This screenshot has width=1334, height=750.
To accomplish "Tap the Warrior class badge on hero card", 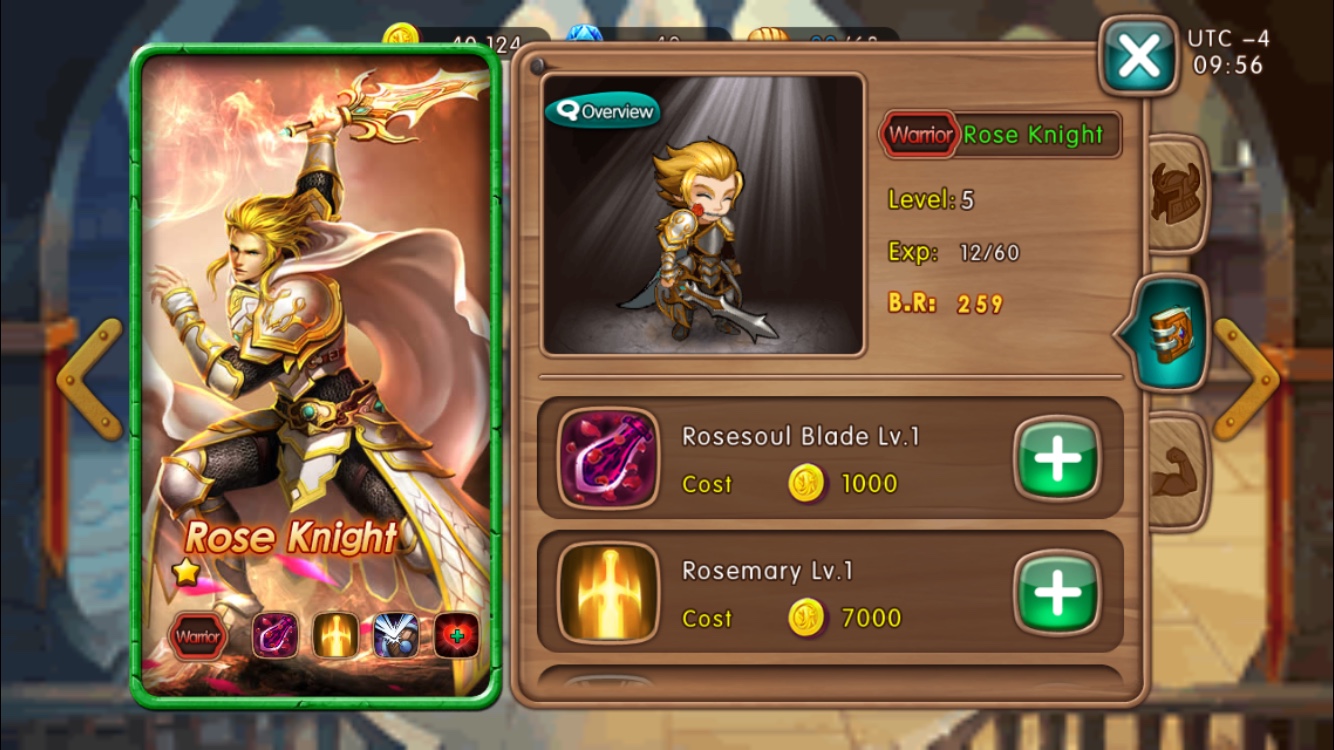I will tap(198, 636).
